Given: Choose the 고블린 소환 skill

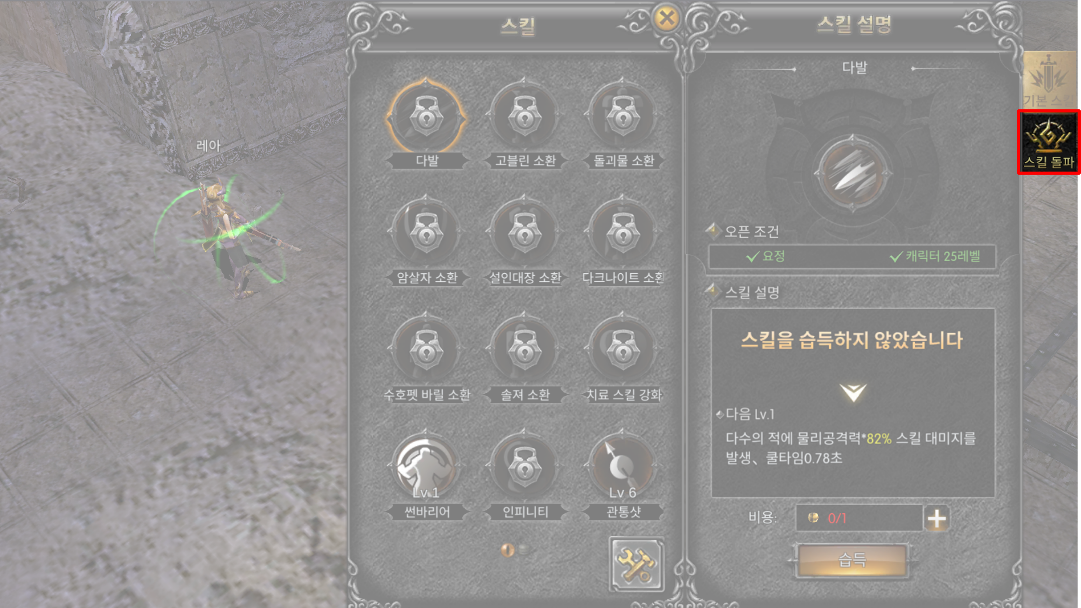Looking at the screenshot, I should pyautogui.click(x=525, y=118).
